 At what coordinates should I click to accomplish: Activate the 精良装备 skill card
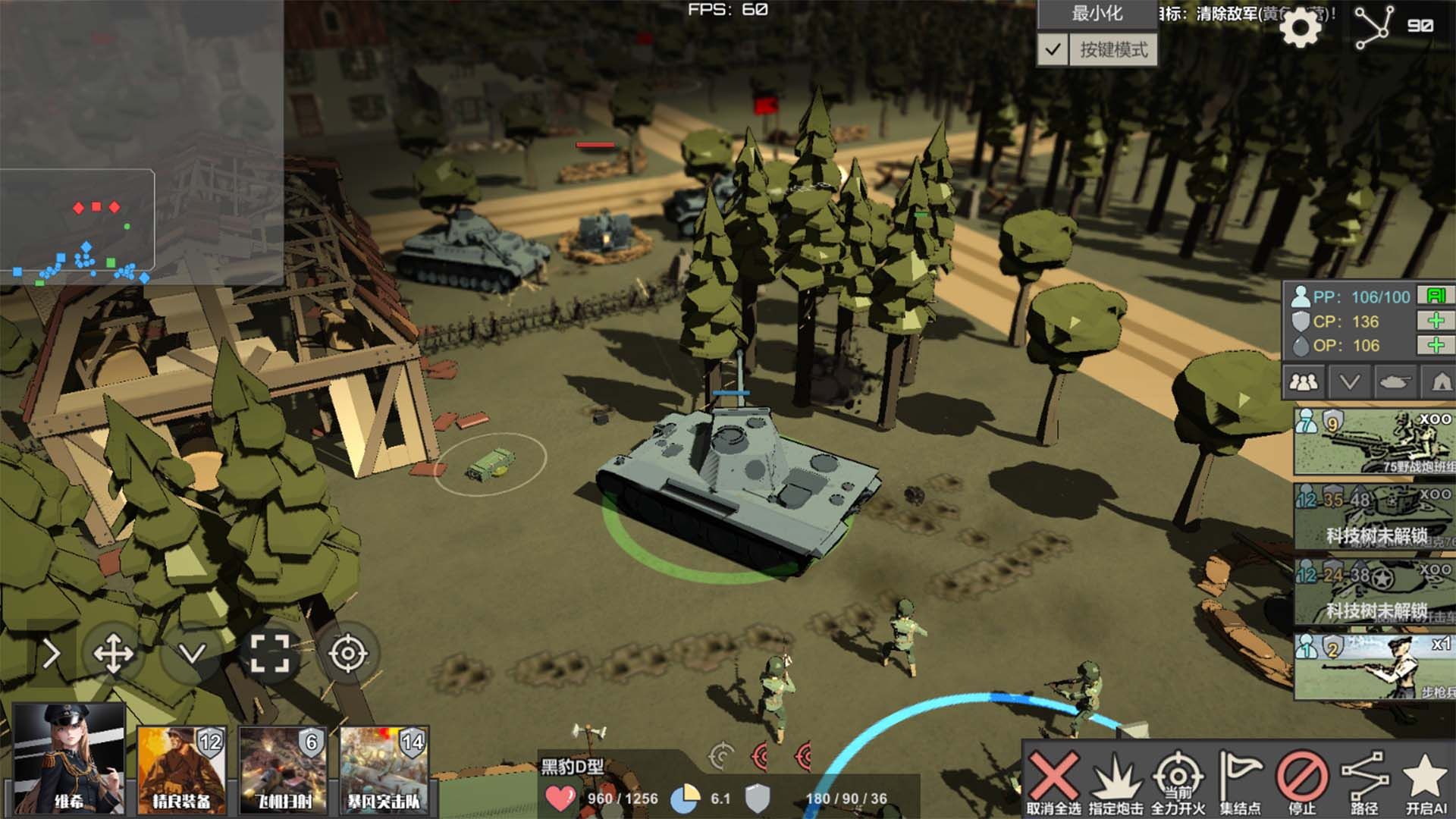[x=181, y=769]
